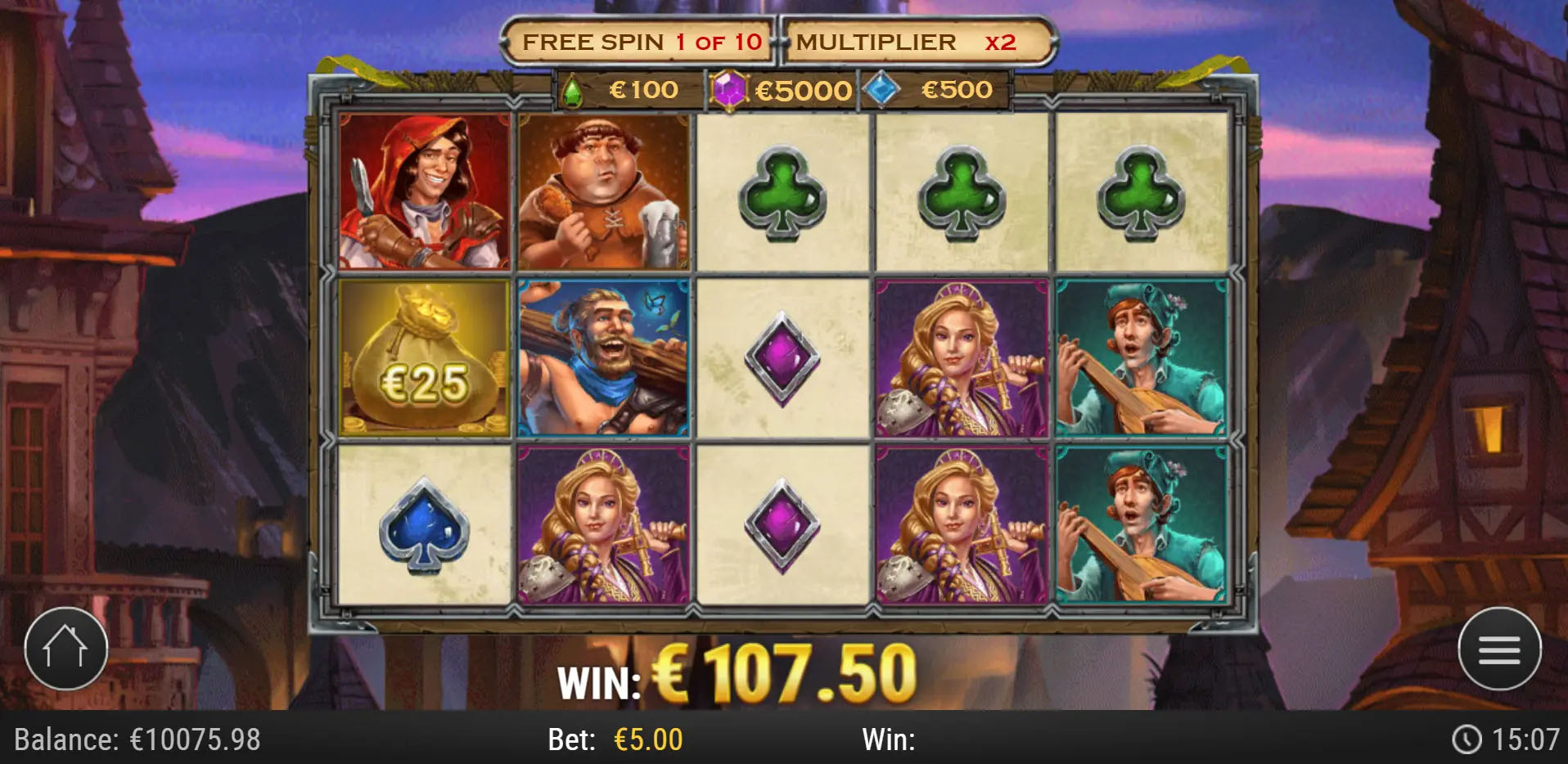Screen dimensions: 1568x764
Task: Open the hamburger menu
Action: click(1500, 648)
